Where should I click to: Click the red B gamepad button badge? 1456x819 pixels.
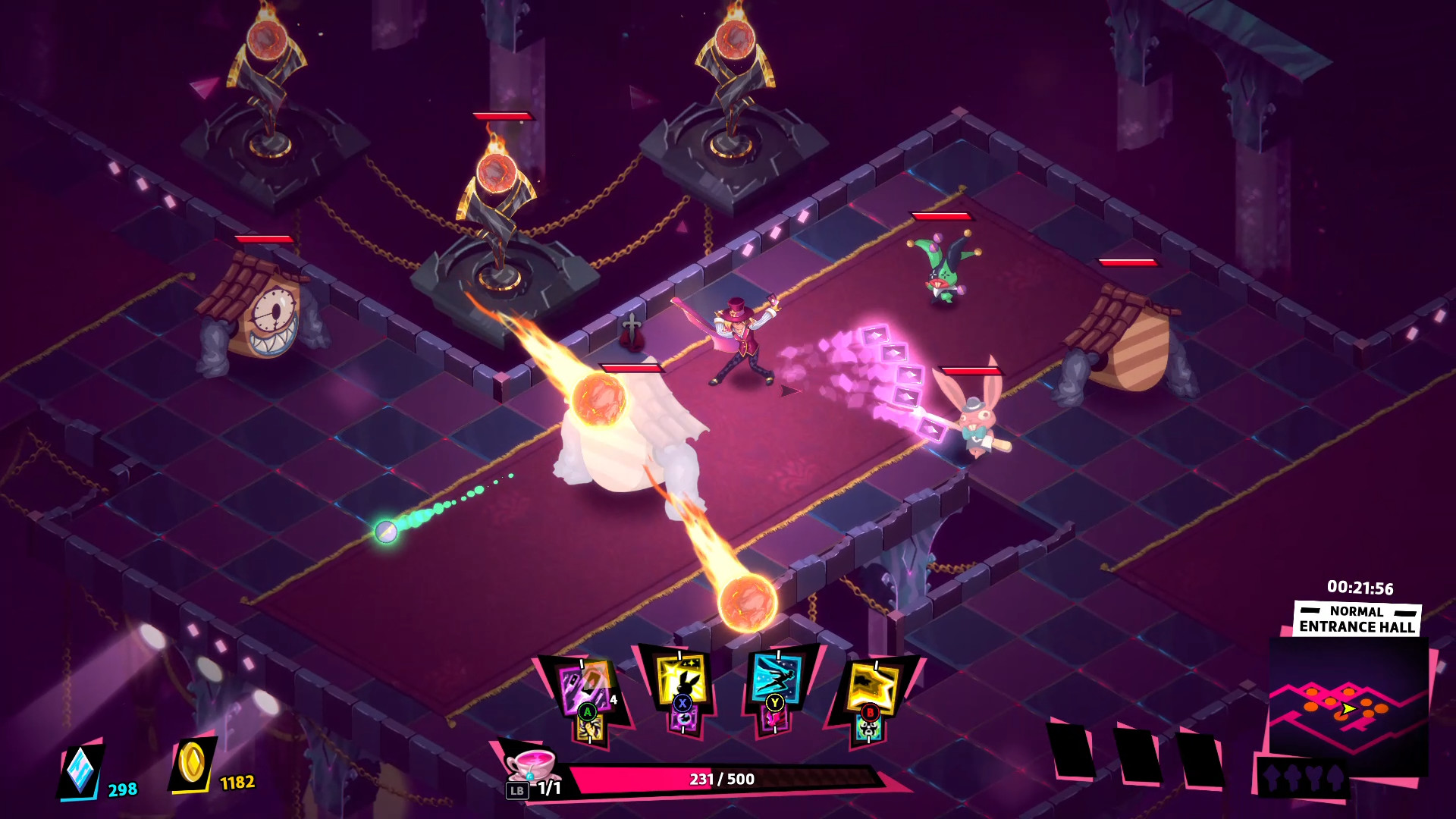[x=870, y=713]
